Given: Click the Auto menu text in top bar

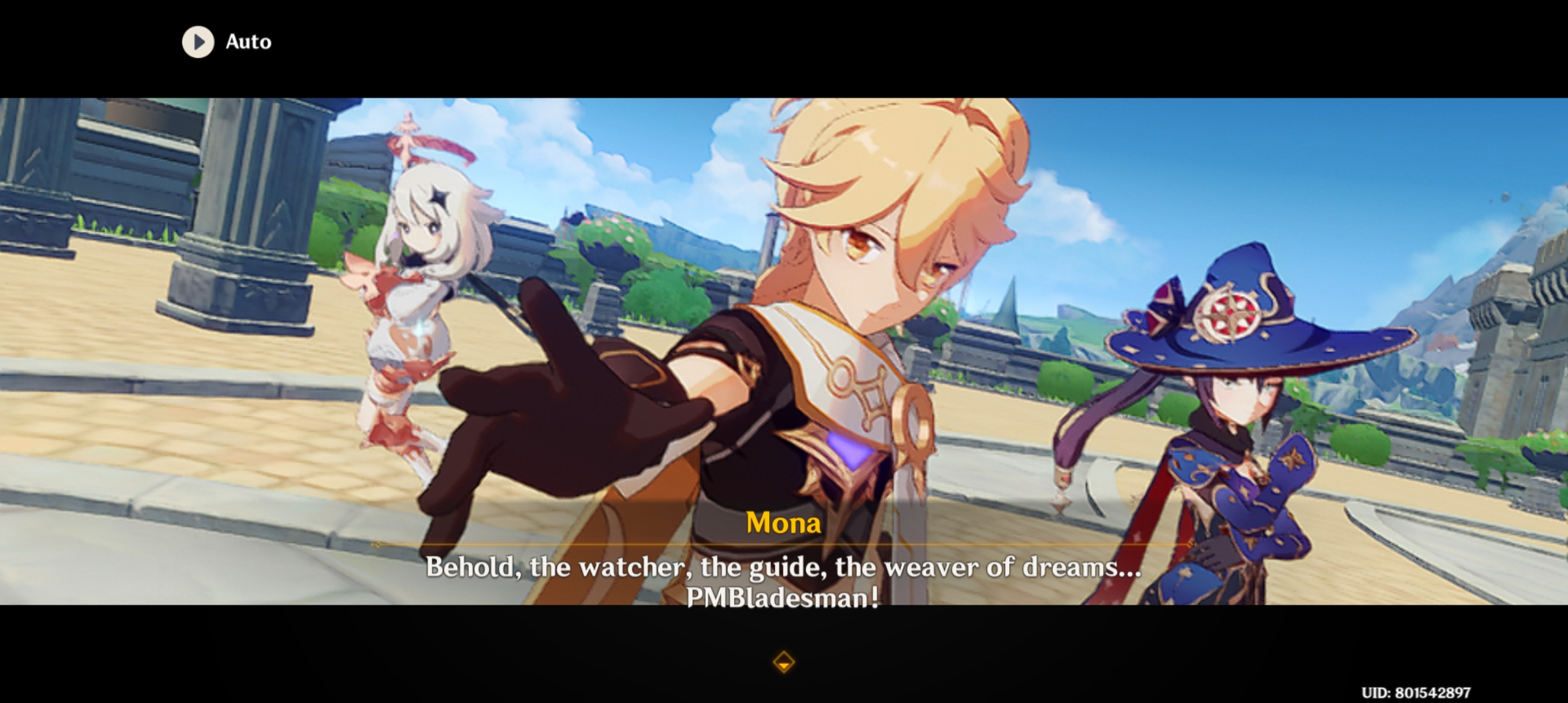Looking at the screenshot, I should pyautogui.click(x=248, y=42).
